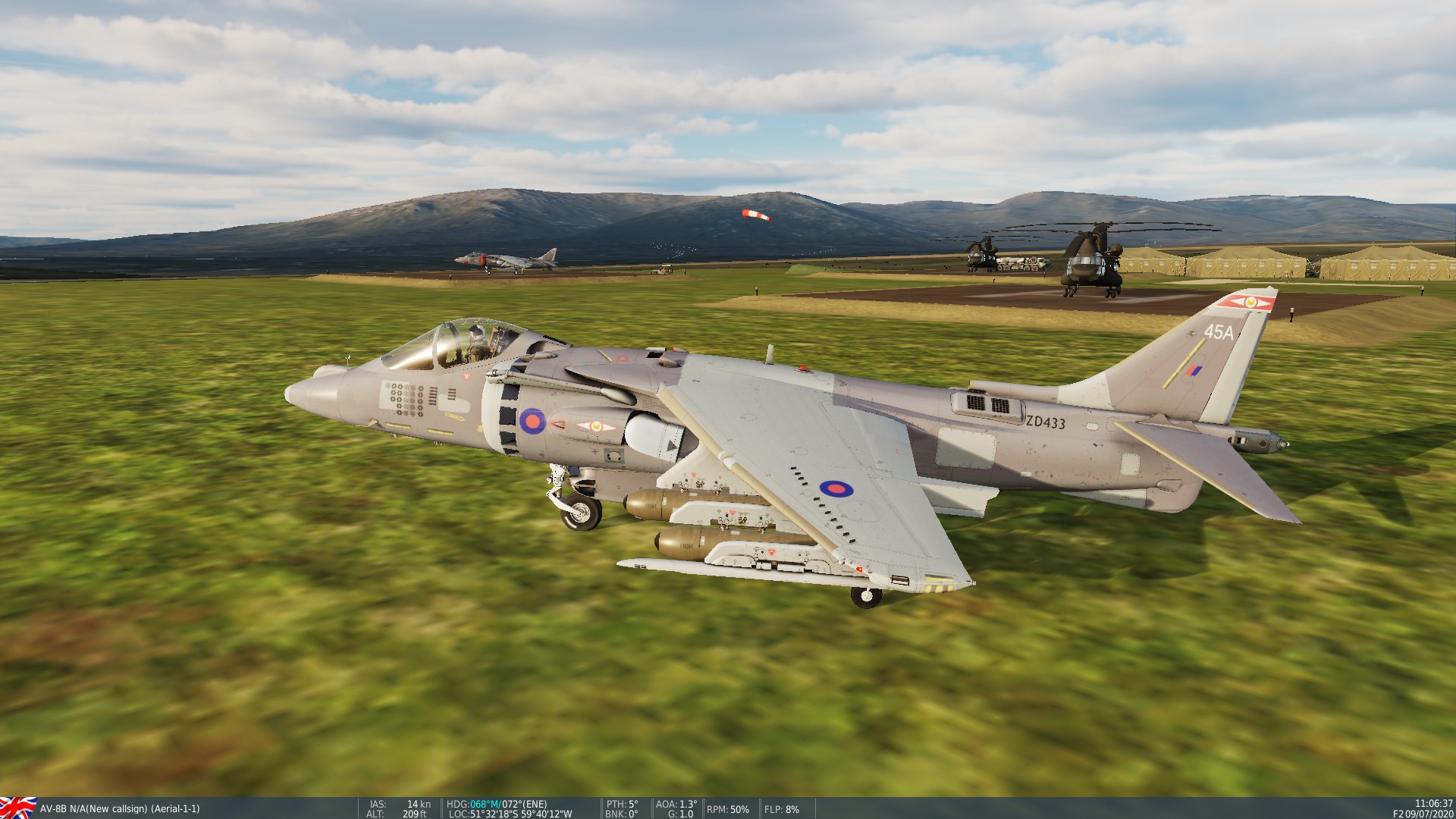Select the distant Harrier on the airstrip
Viewport: 1456px width, 819px height.
pyautogui.click(x=504, y=261)
